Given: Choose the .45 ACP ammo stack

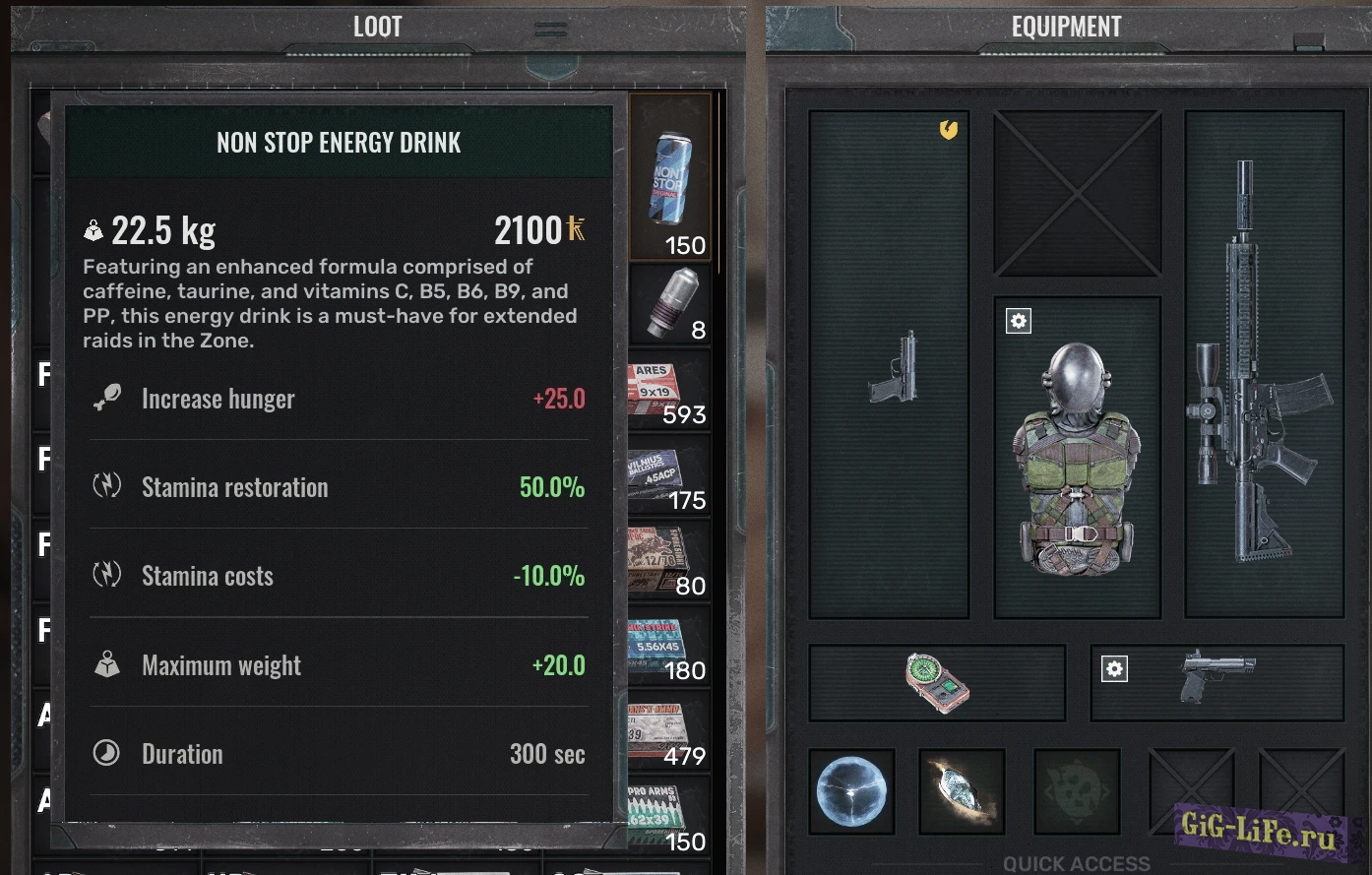Looking at the screenshot, I should click(x=669, y=475).
